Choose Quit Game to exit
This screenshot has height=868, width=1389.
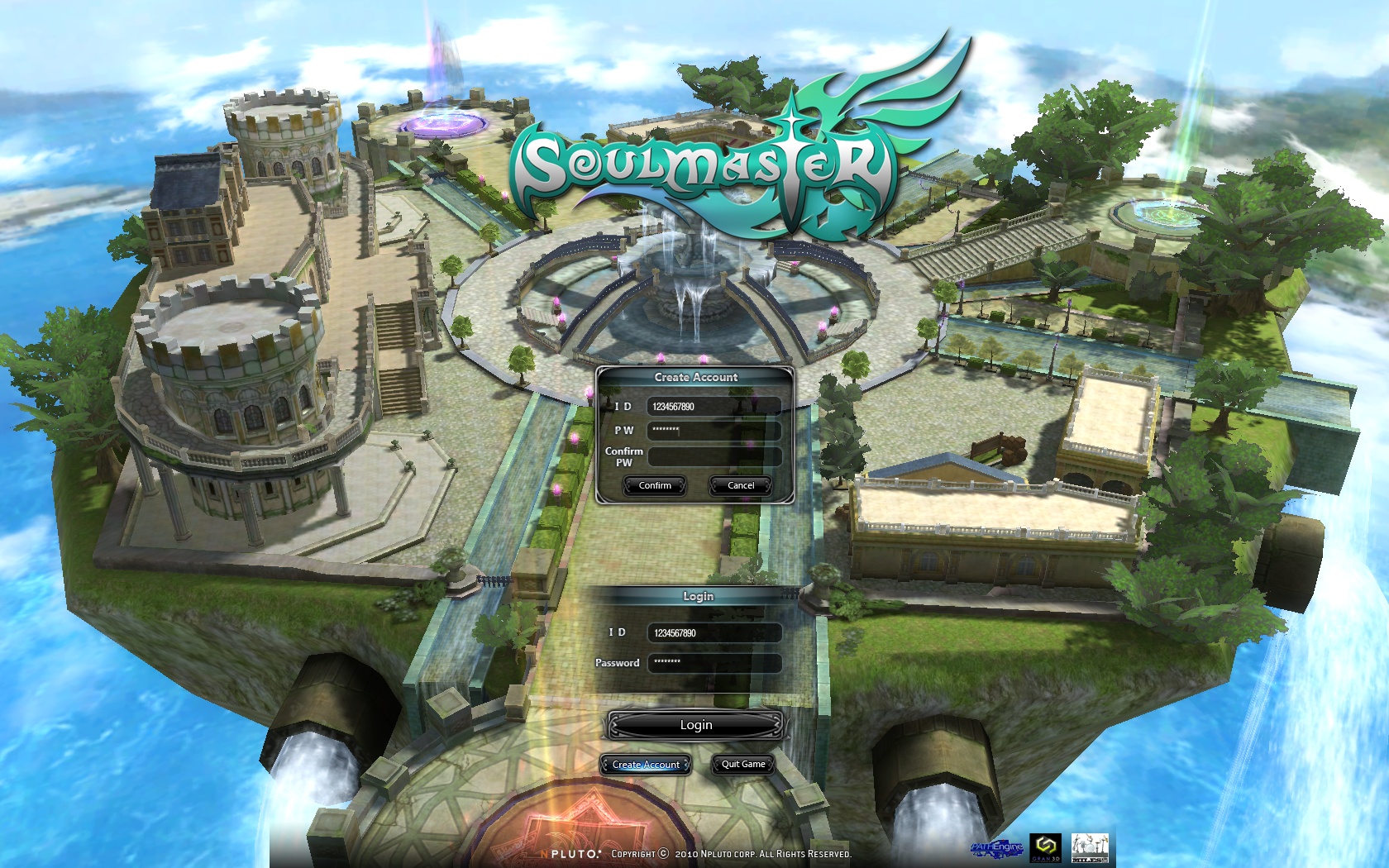(x=742, y=765)
